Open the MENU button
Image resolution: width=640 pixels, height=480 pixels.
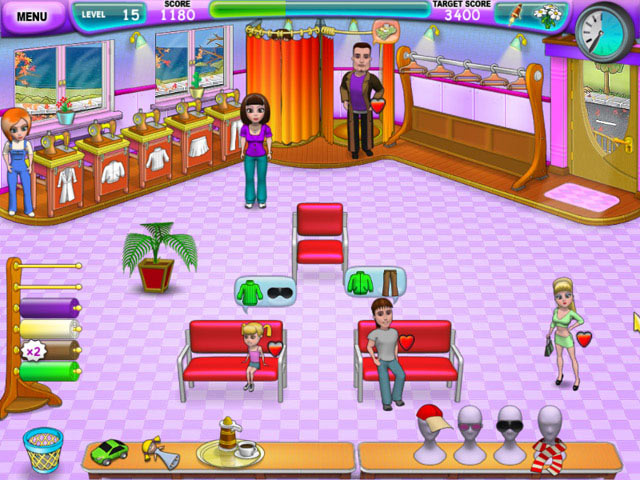[33, 16]
